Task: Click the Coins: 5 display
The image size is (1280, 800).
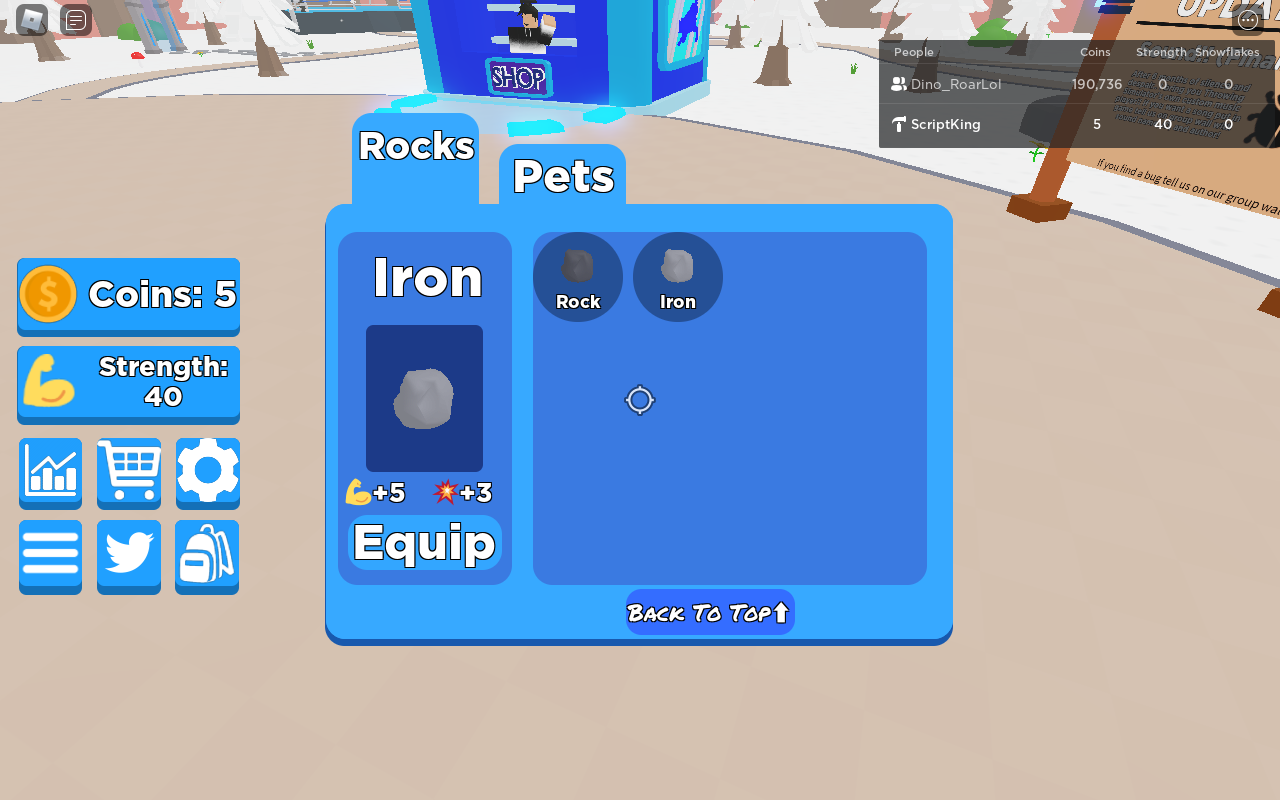Action: click(128, 293)
